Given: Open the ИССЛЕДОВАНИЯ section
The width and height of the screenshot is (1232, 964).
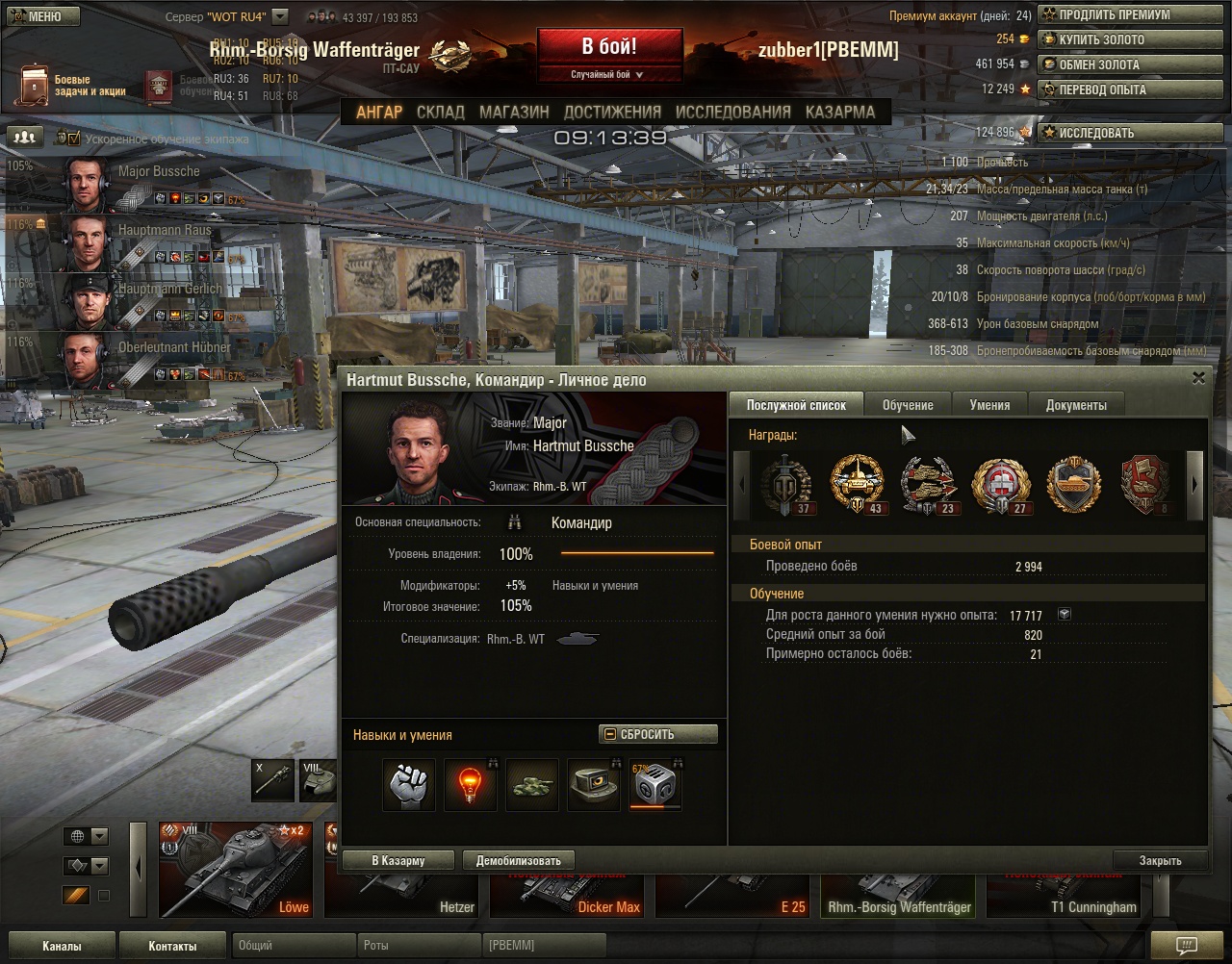Looking at the screenshot, I should (x=732, y=112).
